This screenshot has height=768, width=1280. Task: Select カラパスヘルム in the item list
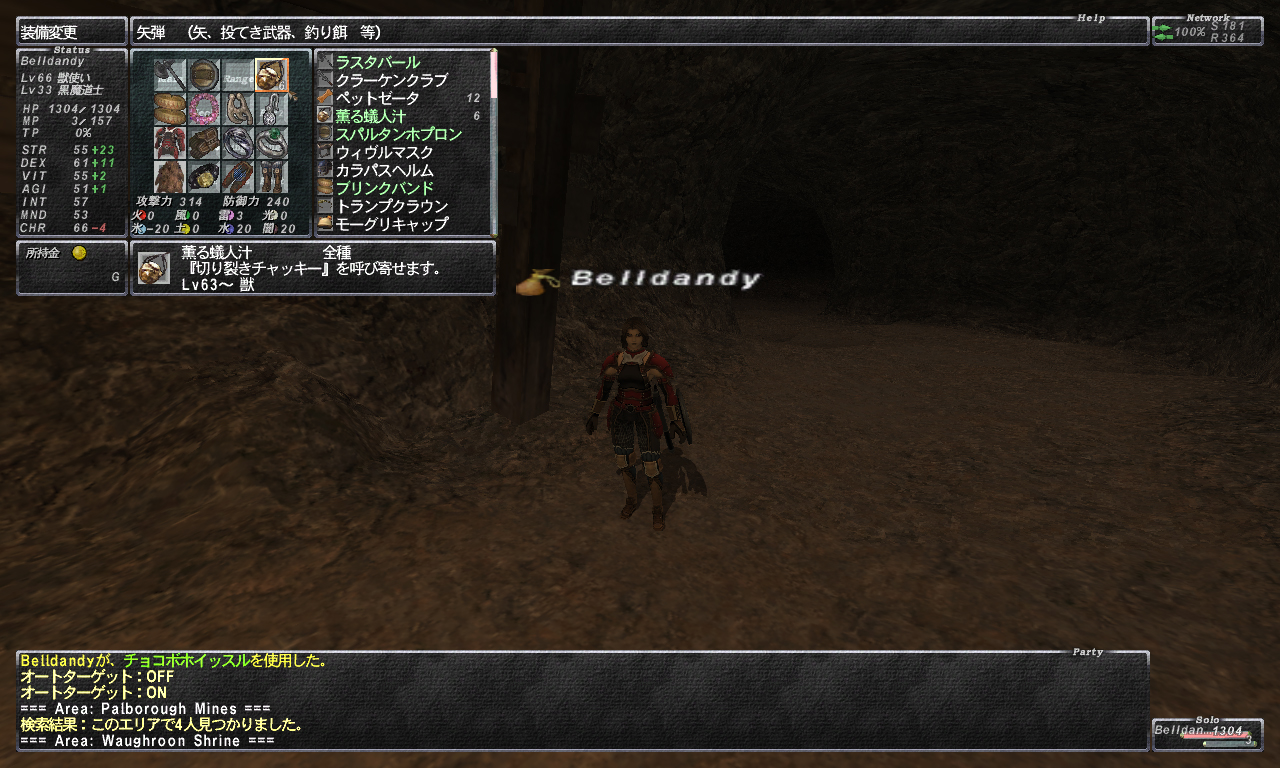click(x=385, y=170)
